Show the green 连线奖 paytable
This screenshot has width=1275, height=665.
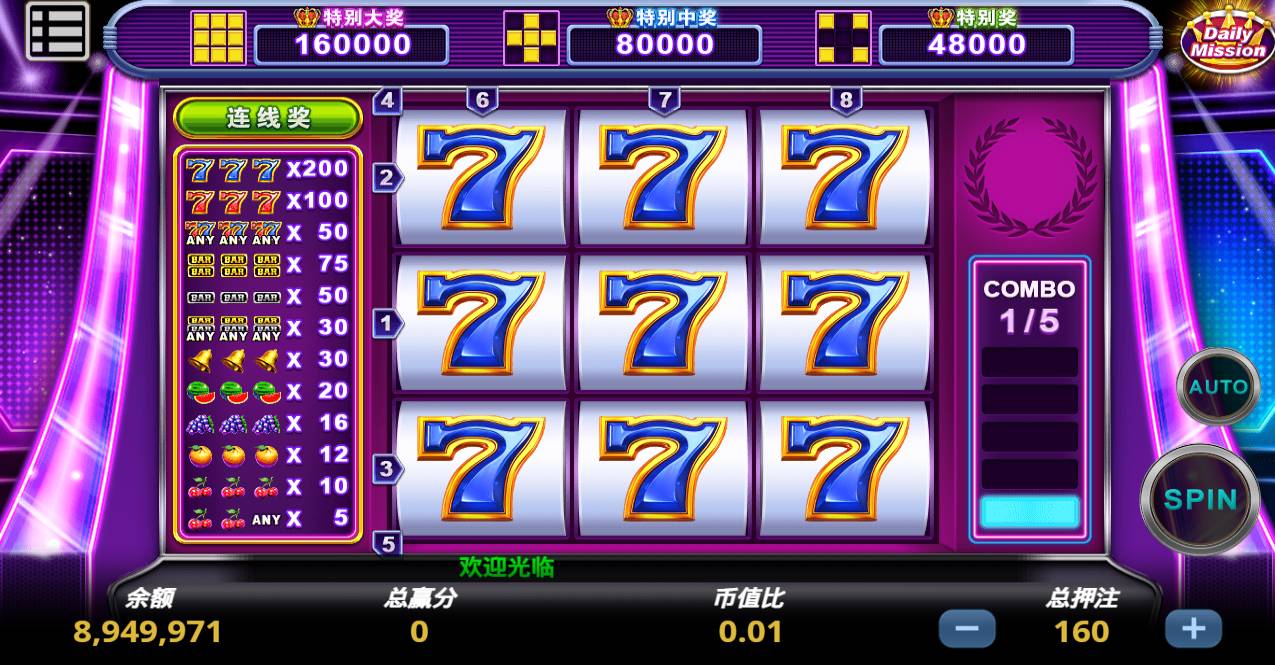point(268,118)
